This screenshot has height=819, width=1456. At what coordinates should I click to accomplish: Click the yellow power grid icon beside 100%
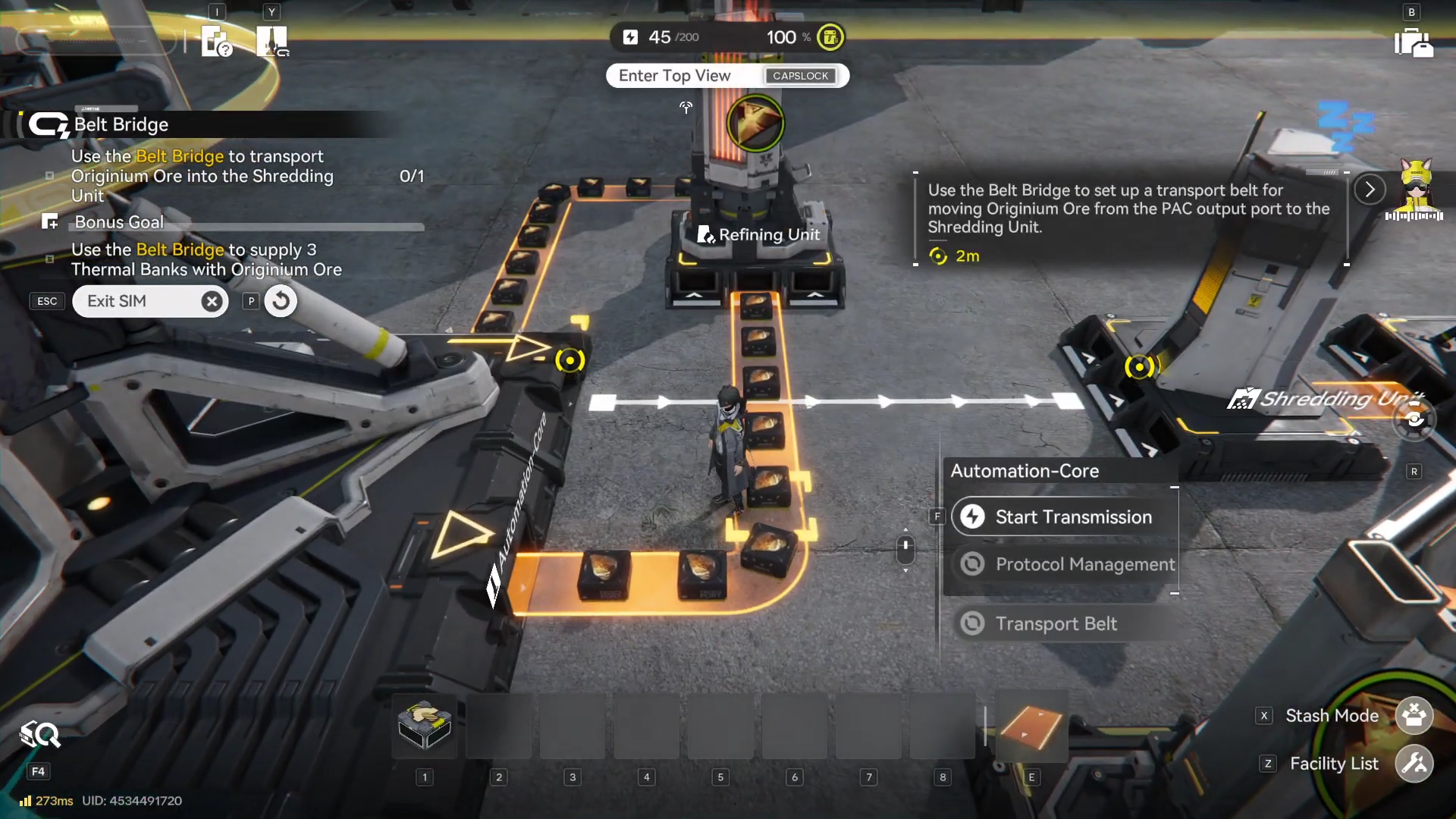(830, 37)
